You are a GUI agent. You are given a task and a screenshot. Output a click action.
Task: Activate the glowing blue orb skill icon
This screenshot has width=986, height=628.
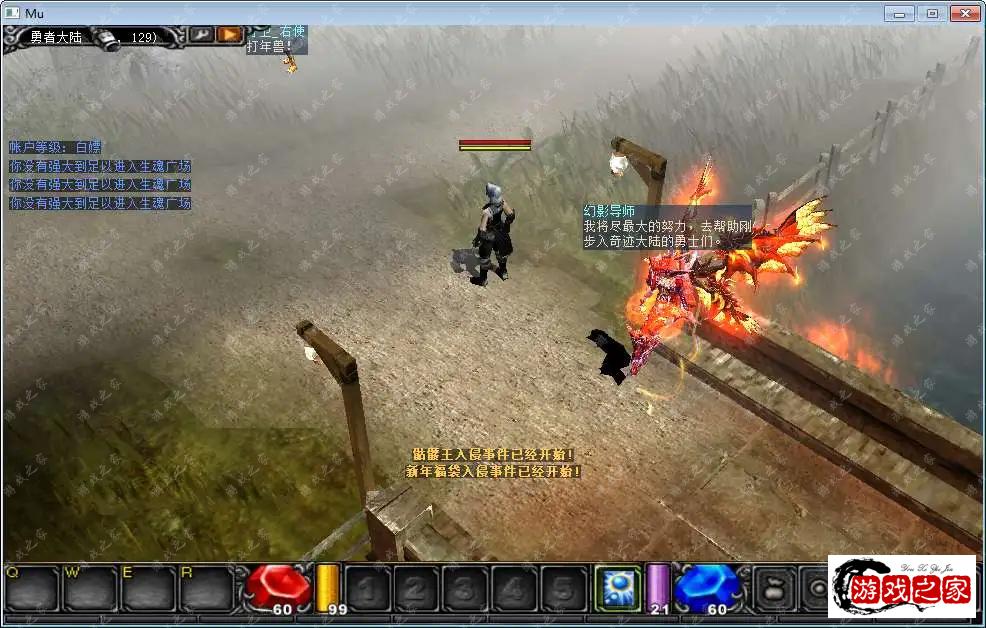617,587
